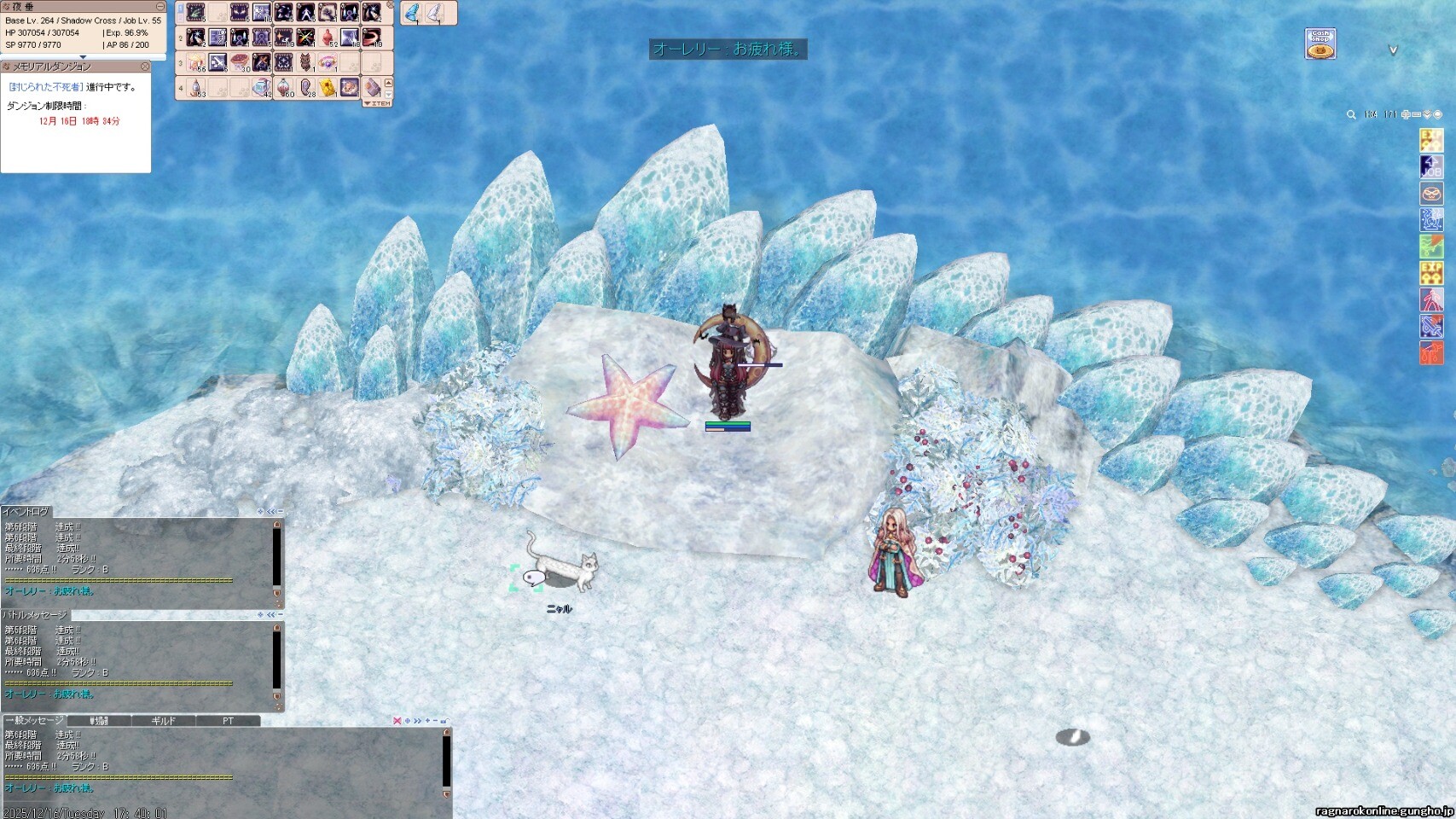
Task: Click the ear-shaped item hotbar slot
Action: pos(305,87)
